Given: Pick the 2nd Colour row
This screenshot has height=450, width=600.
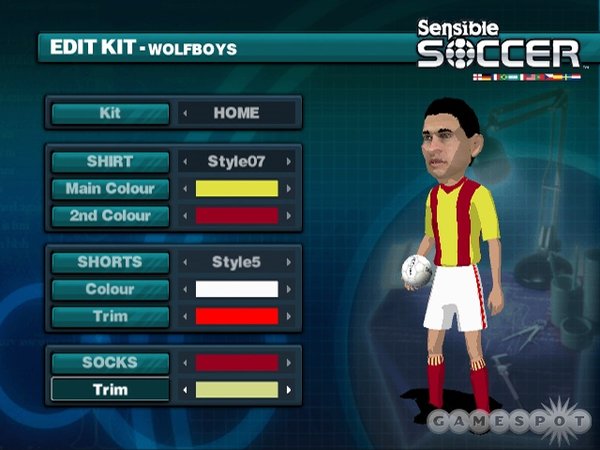Looking at the screenshot, I should point(110,215).
